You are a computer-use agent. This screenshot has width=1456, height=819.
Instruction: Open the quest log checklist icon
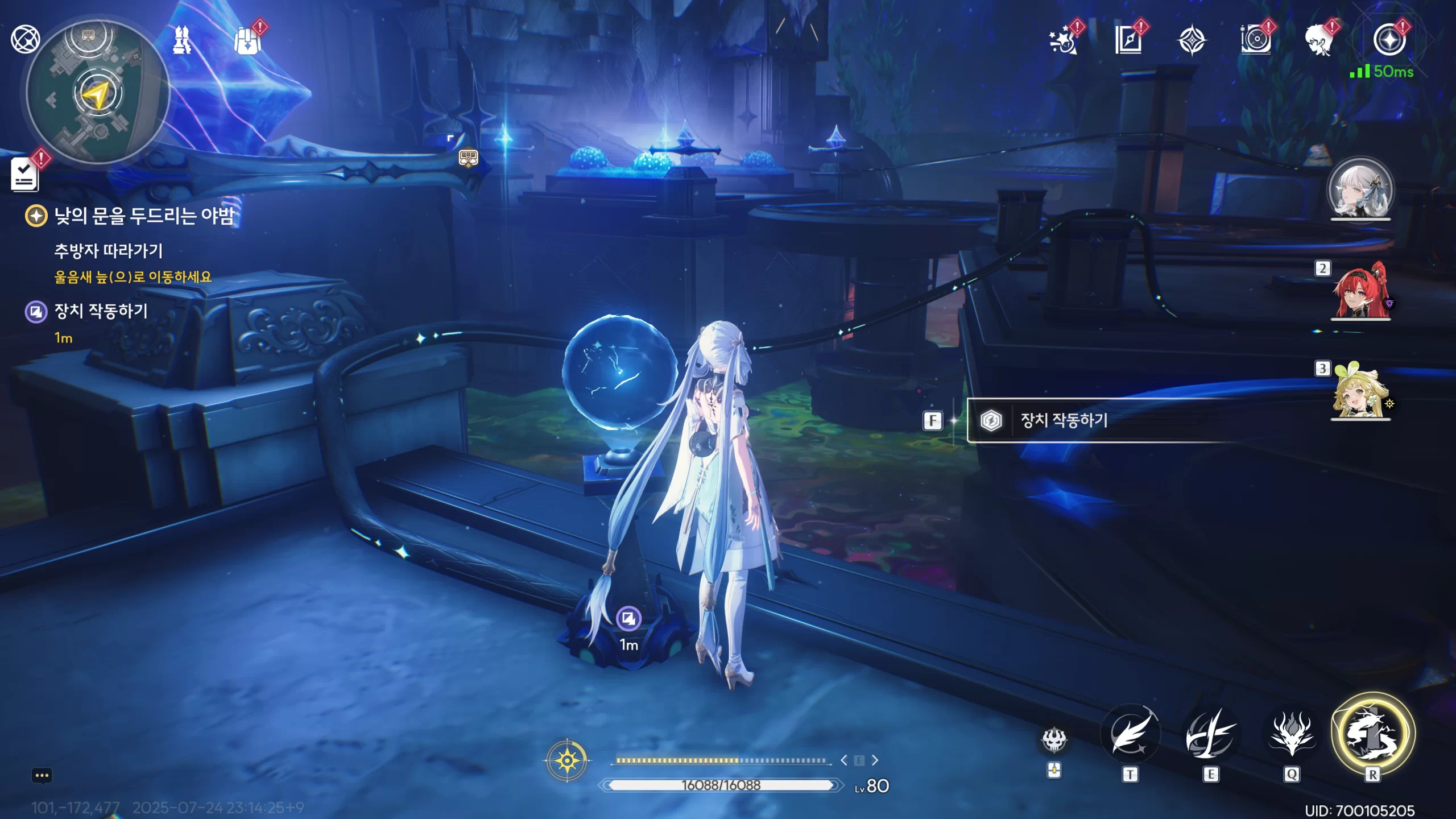click(25, 173)
